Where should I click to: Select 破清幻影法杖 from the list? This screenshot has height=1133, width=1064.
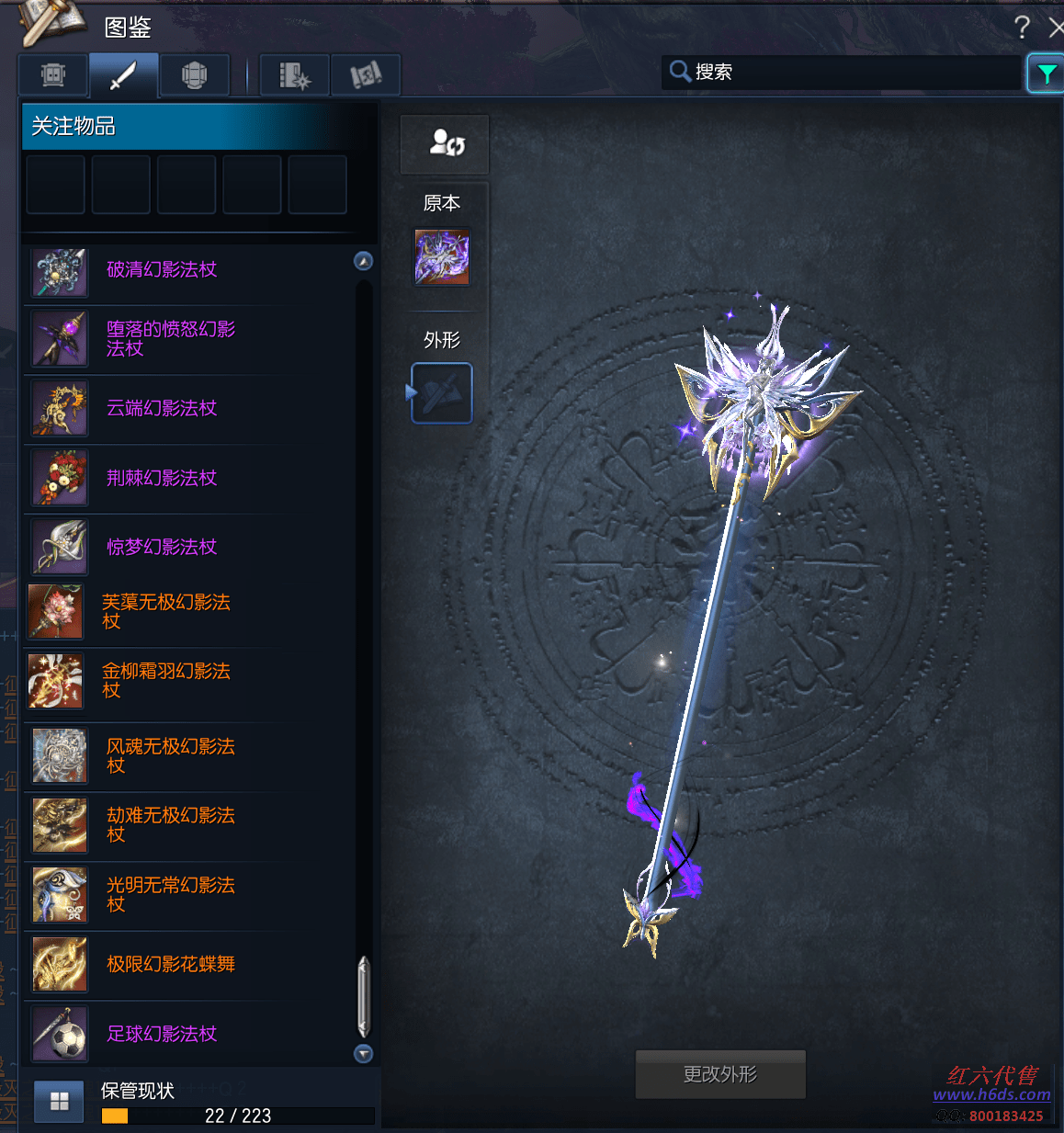[162, 270]
